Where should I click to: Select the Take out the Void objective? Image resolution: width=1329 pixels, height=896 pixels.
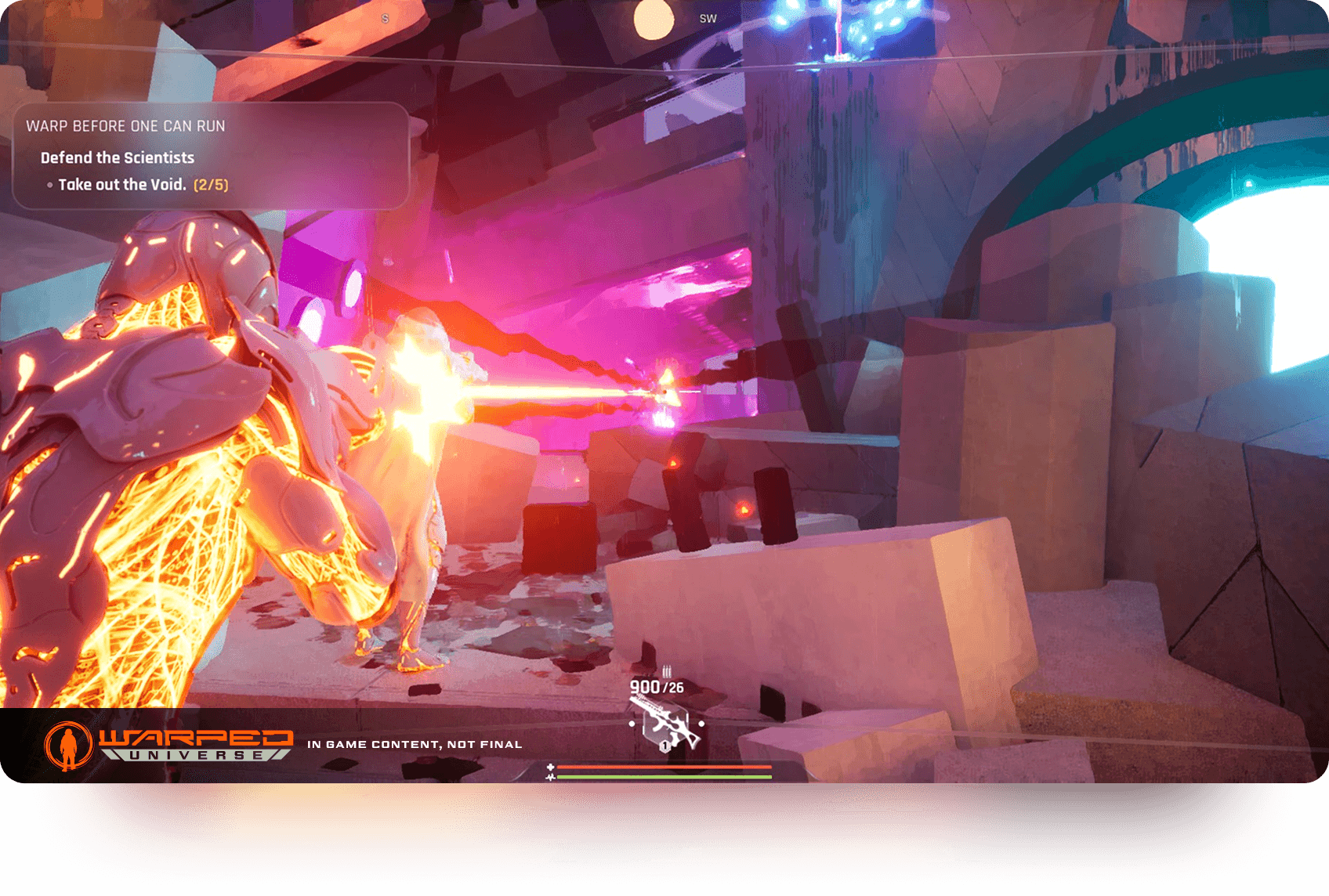(x=122, y=185)
